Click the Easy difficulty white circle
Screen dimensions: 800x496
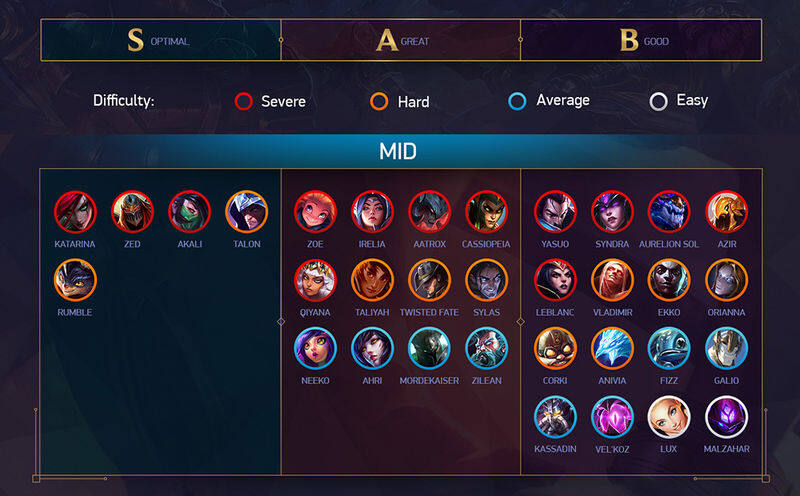[658, 101]
